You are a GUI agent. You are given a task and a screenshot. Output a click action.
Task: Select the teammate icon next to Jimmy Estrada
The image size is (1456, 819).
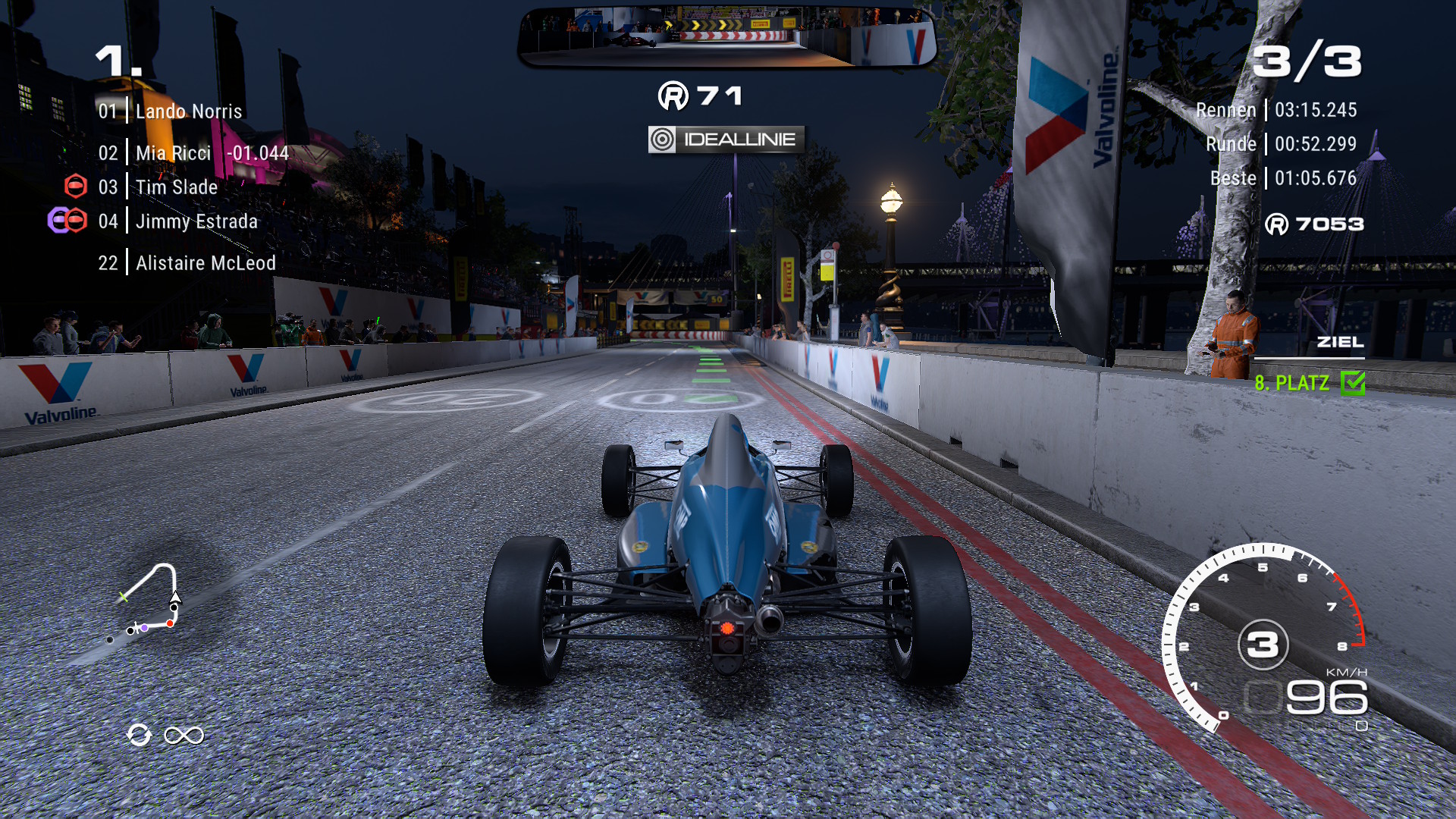pos(58,221)
